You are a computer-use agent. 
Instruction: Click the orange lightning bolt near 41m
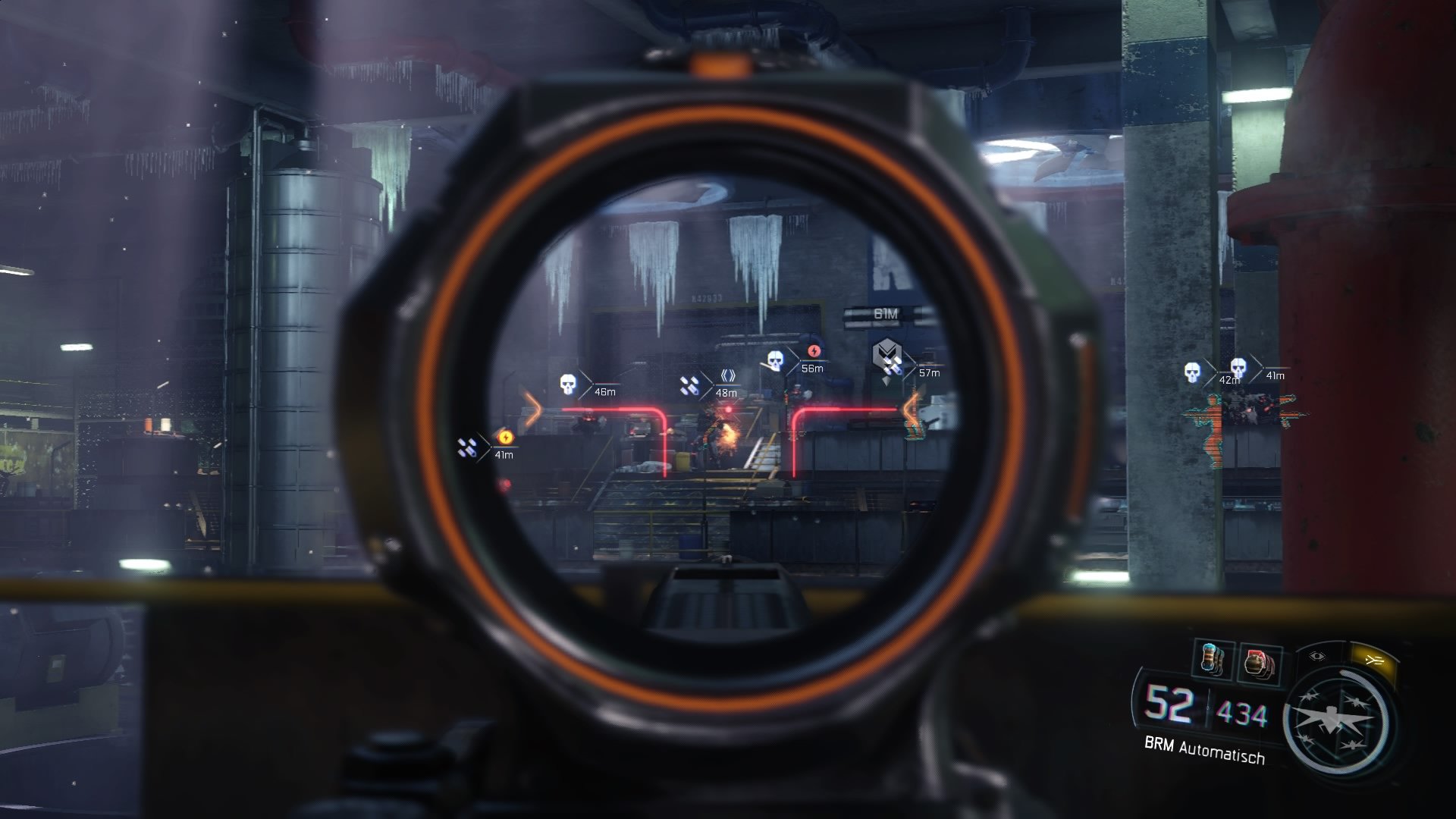505,439
